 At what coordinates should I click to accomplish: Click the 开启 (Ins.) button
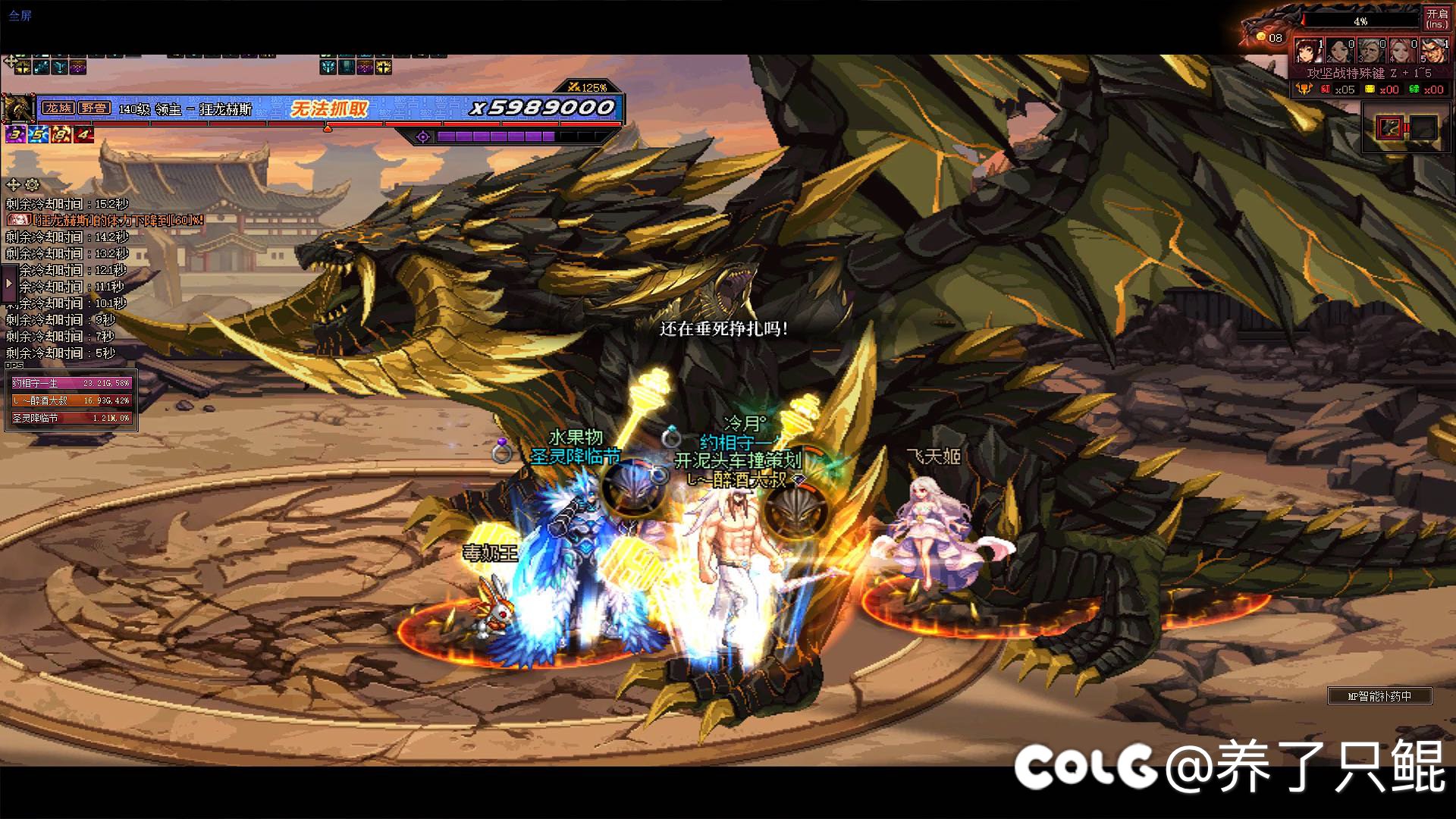pos(1436,18)
